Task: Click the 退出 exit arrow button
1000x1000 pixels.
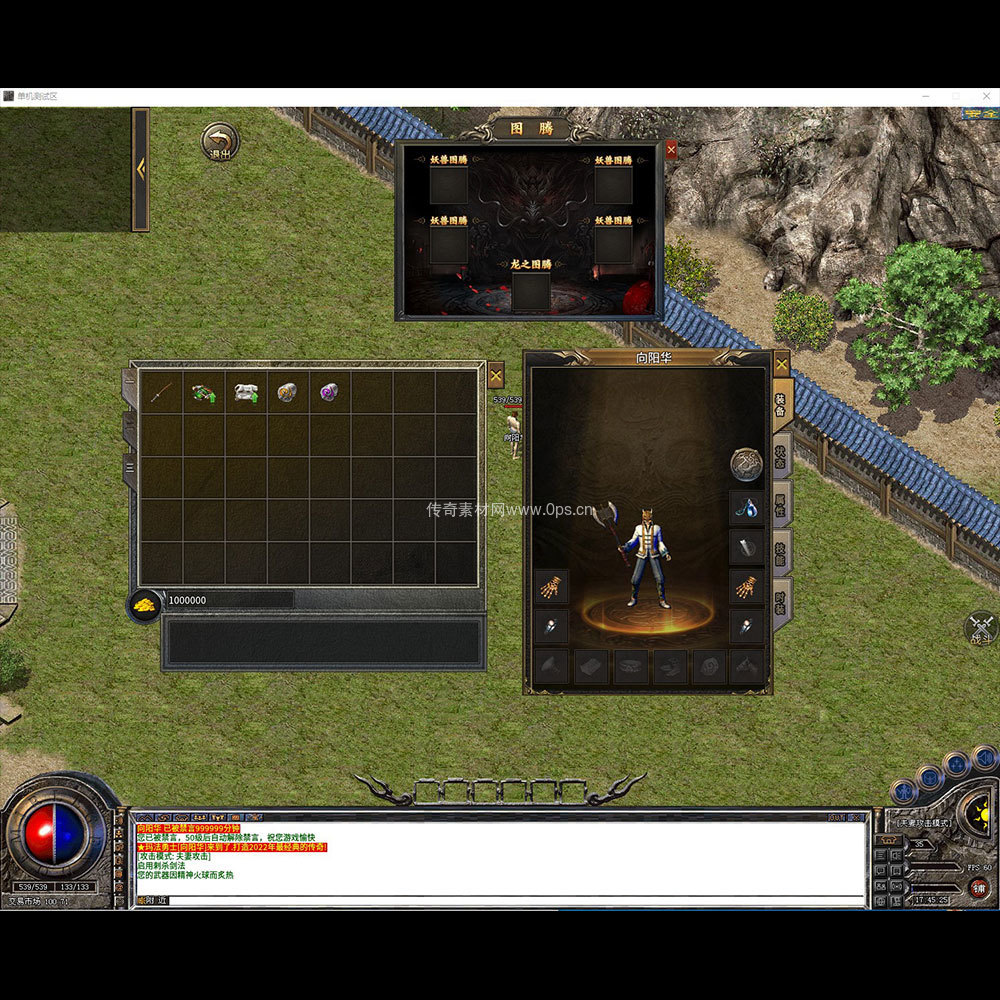Action: pyautogui.click(x=219, y=142)
